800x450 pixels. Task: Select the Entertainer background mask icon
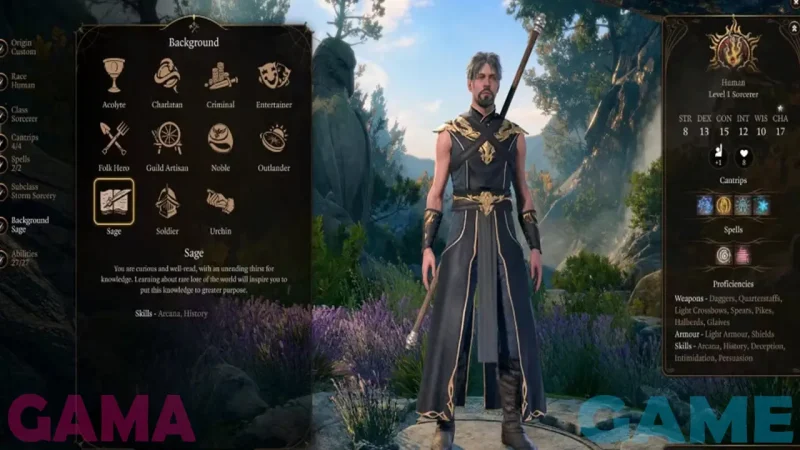pos(274,75)
